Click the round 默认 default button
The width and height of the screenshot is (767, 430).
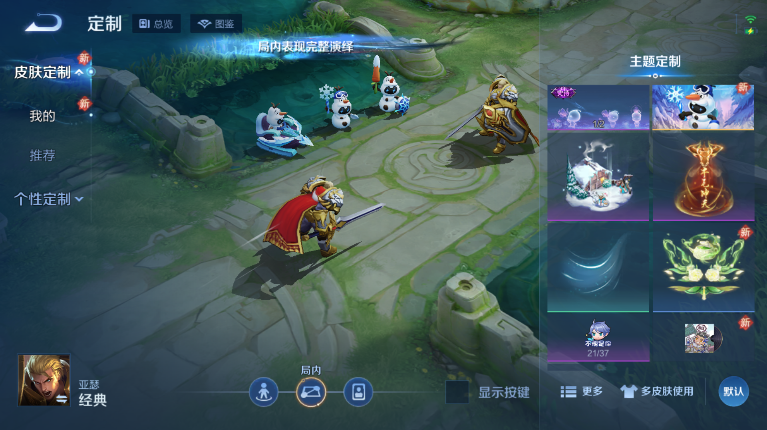click(x=733, y=391)
